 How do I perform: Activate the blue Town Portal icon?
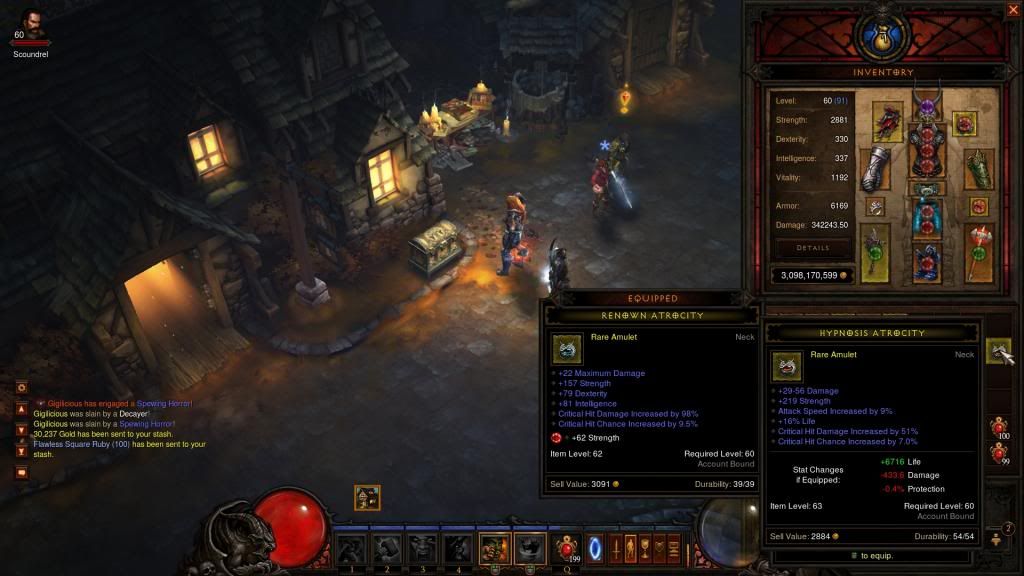click(x=595, y=548)
